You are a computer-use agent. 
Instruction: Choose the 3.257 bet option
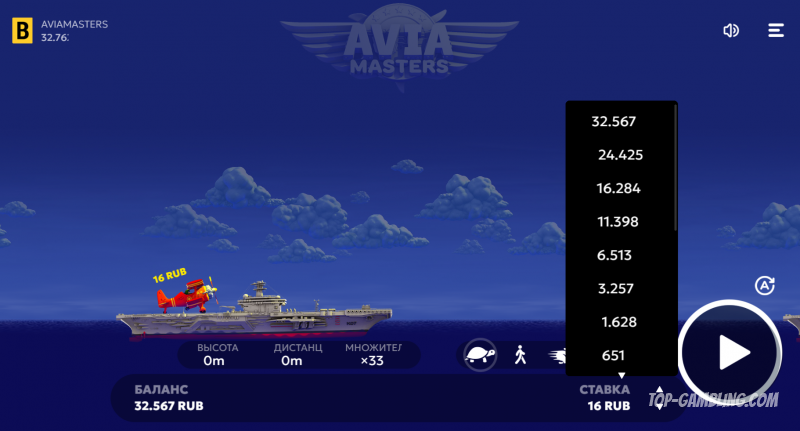coord(614,288)
